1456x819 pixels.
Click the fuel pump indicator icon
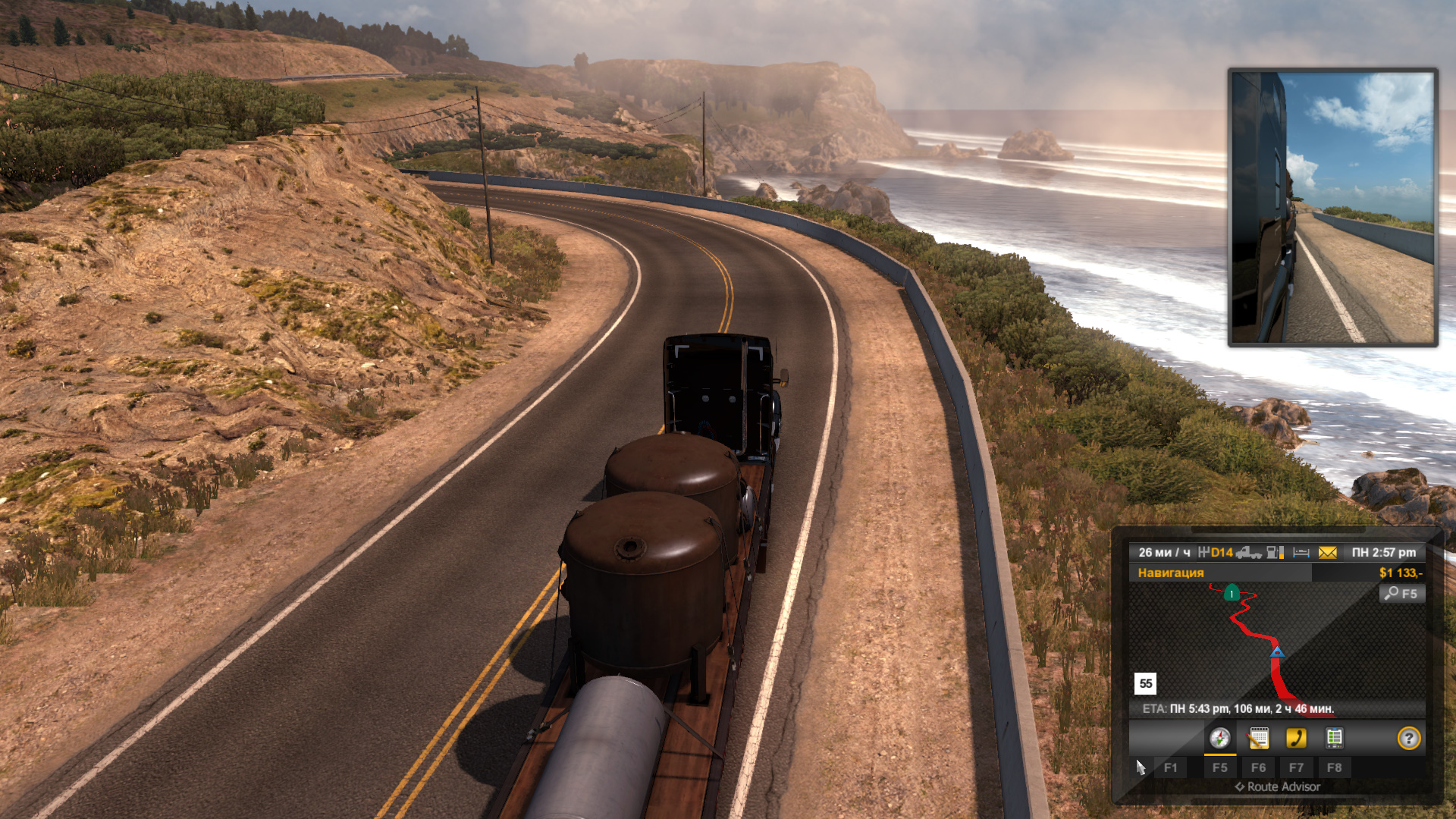click(x=1276, y=553)
